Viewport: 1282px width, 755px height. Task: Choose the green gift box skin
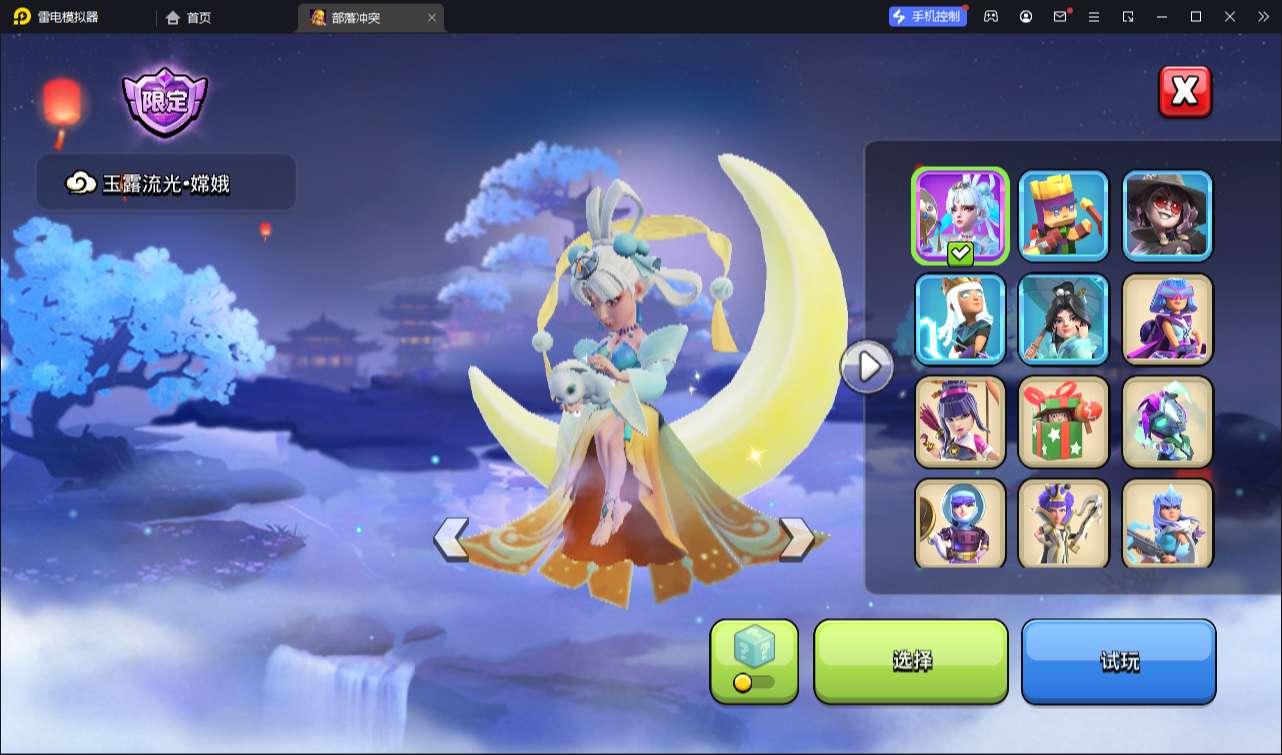coord(1064,421)
